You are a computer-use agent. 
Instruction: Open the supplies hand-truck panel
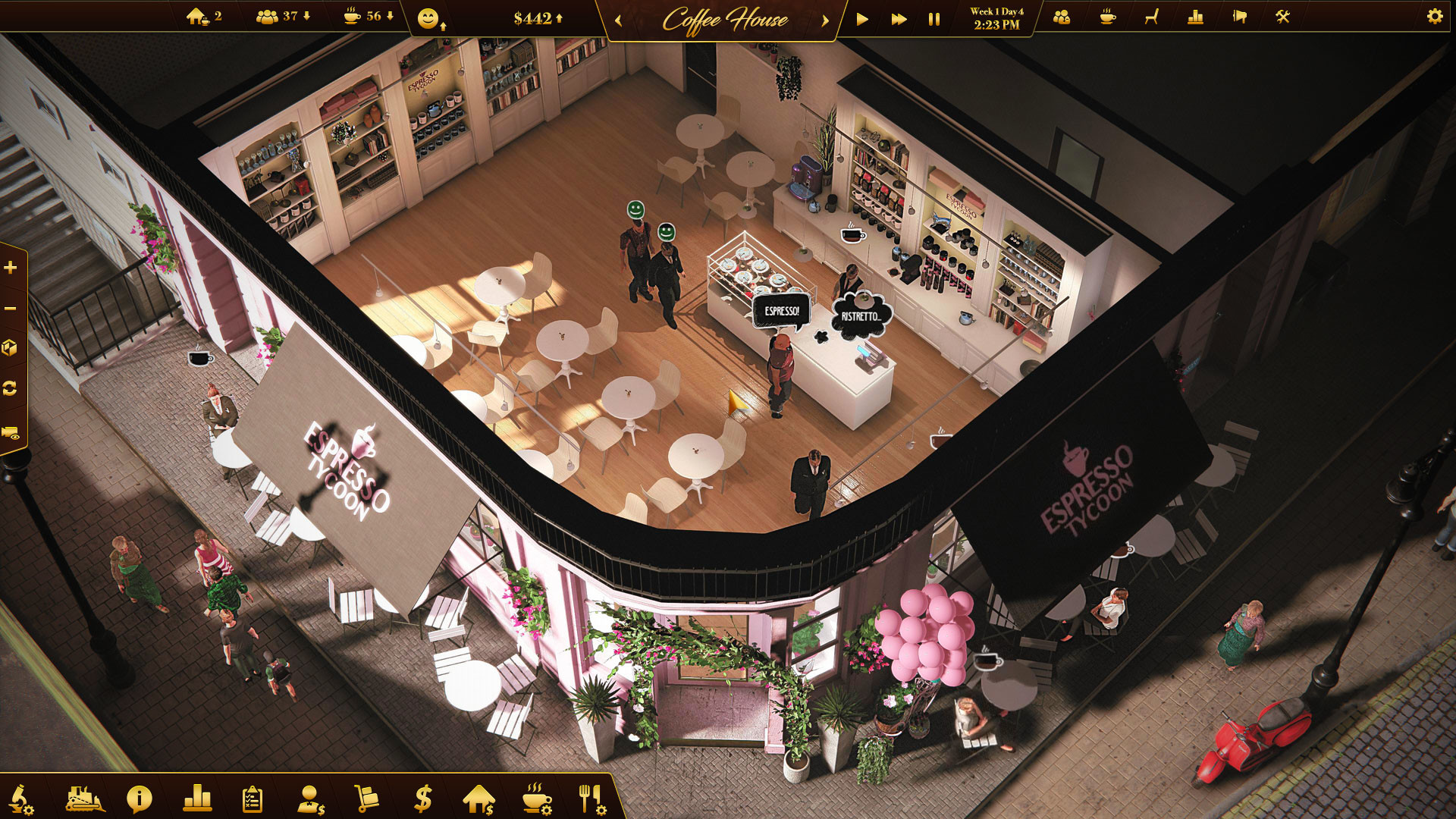point(368,798)
